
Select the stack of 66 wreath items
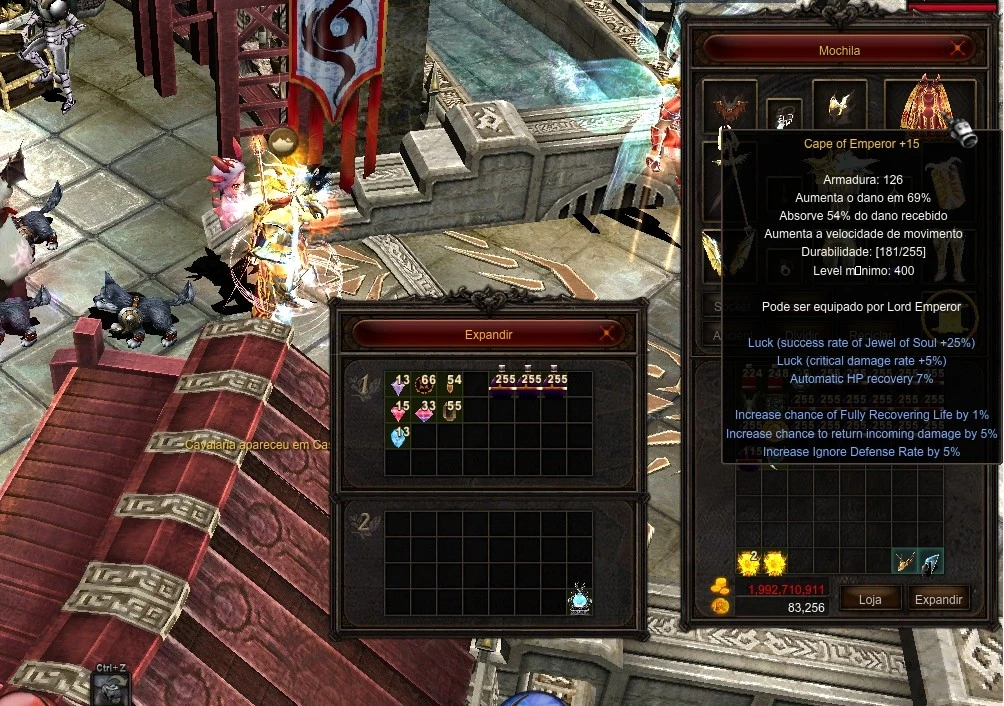click(425, 386)
